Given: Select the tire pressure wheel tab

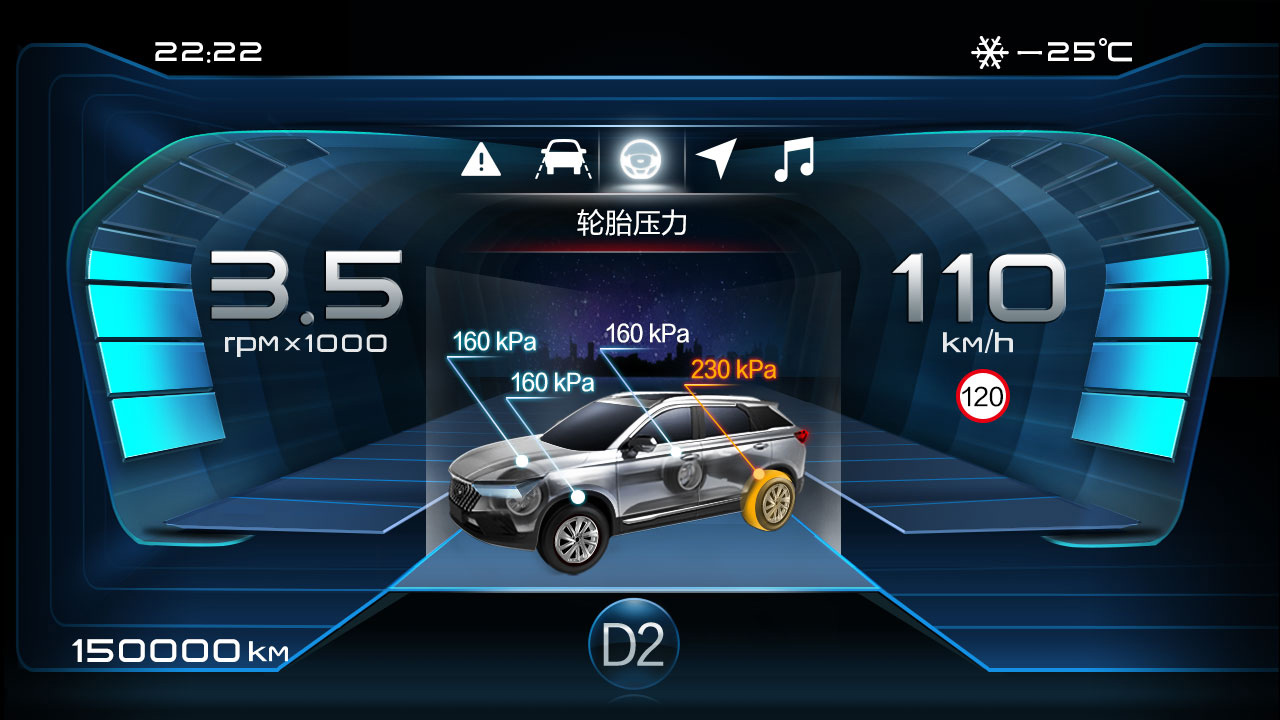Looking at the screenshot, I should coord(640,159).
